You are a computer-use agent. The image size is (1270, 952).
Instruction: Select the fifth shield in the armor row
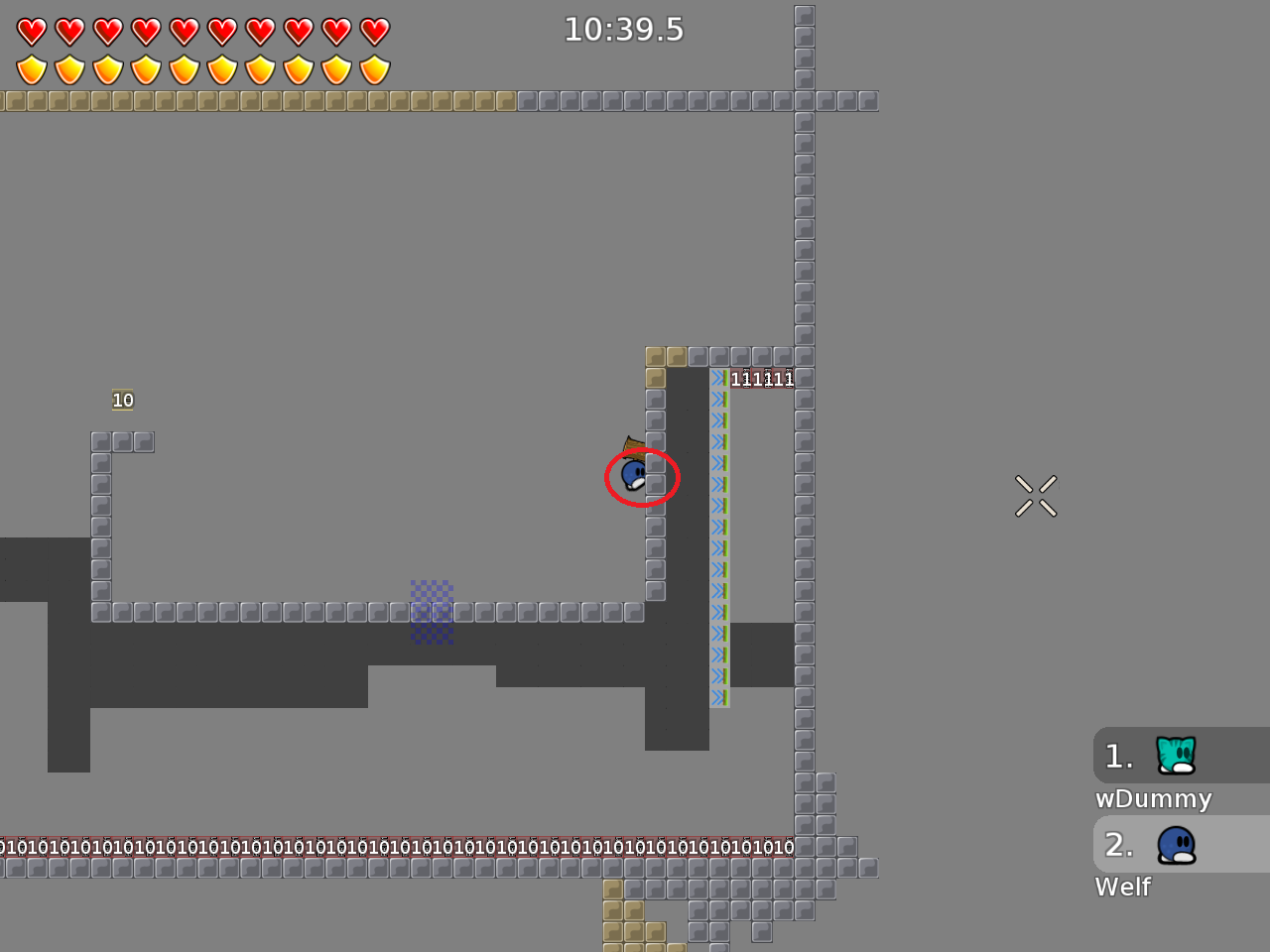(183, 68)
